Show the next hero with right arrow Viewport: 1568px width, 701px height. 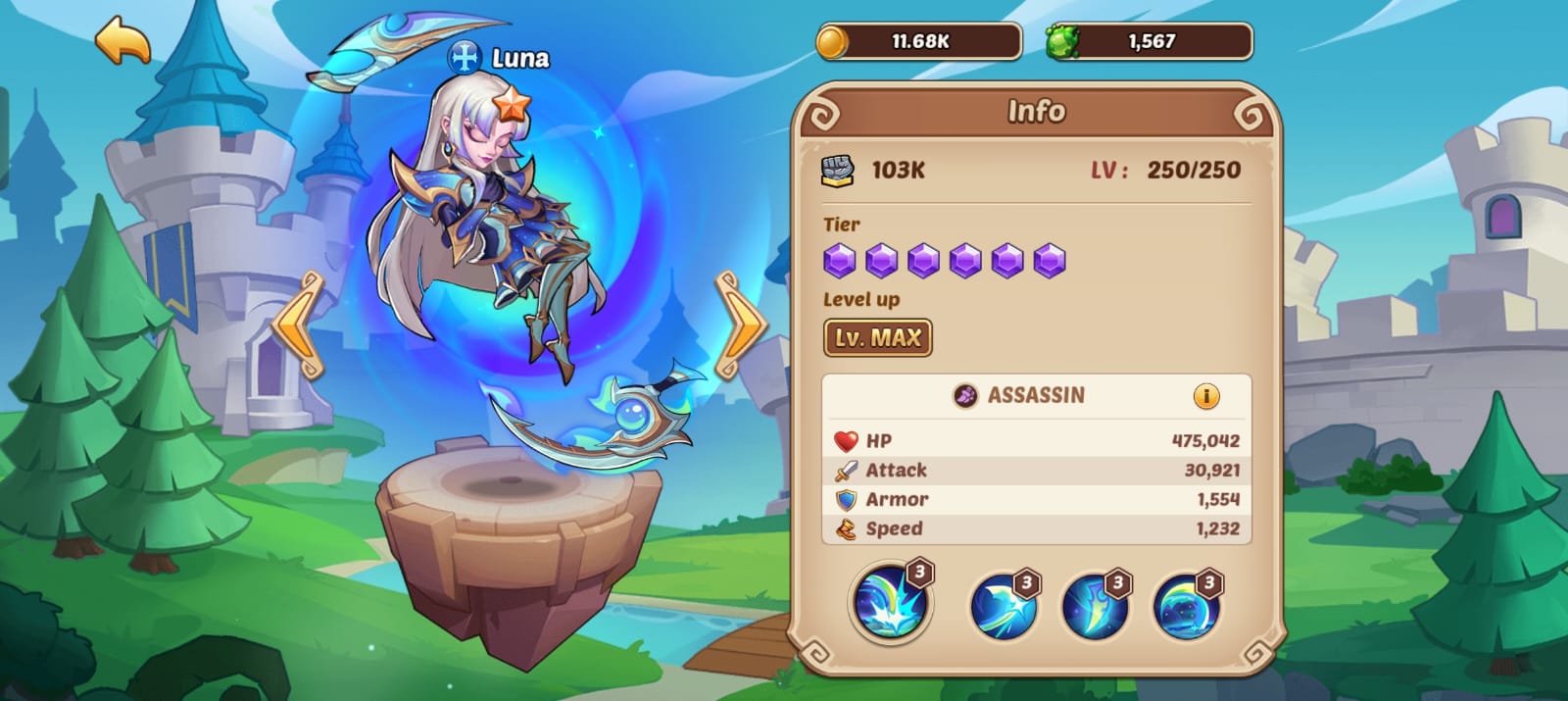pyautogui.click(x=741, y=325)
